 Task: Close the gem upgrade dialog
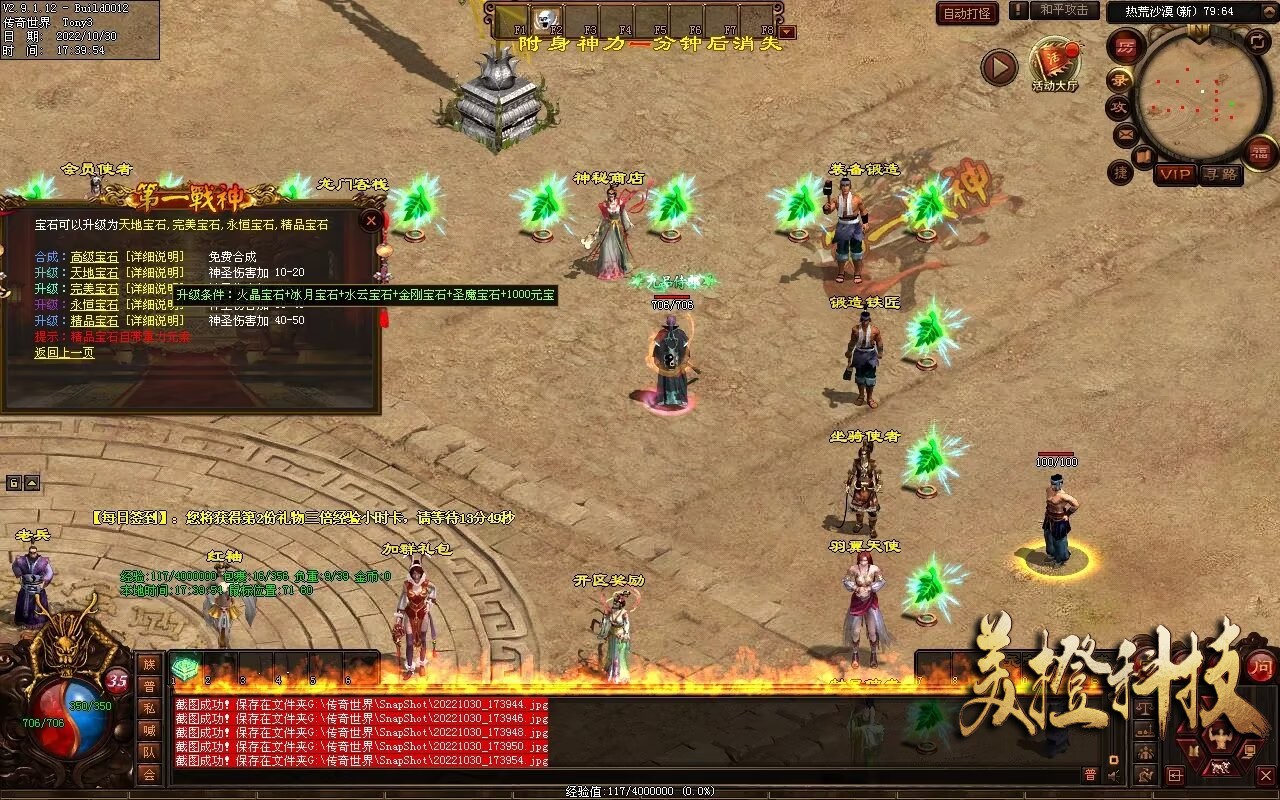371,220
